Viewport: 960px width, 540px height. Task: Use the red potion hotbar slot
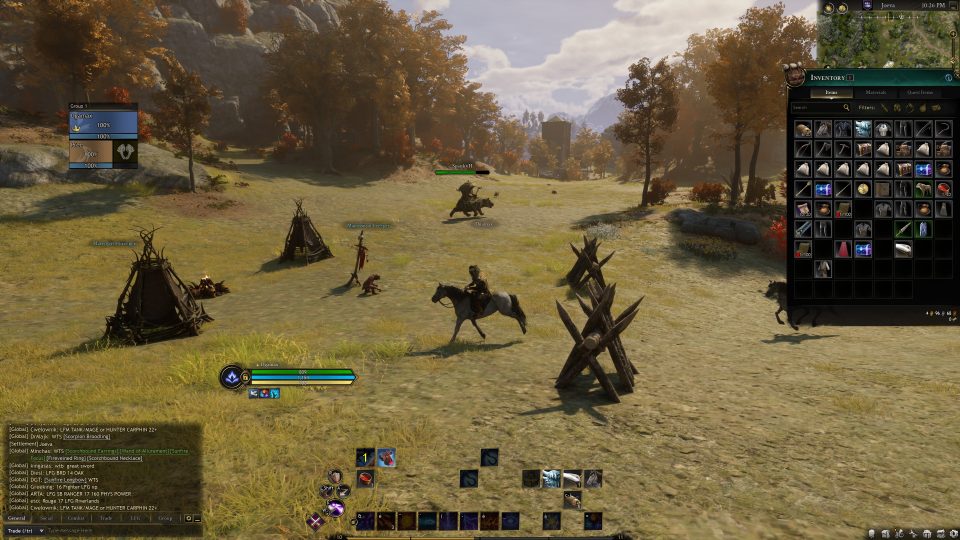pyautogui.click(x=366, y=479)
